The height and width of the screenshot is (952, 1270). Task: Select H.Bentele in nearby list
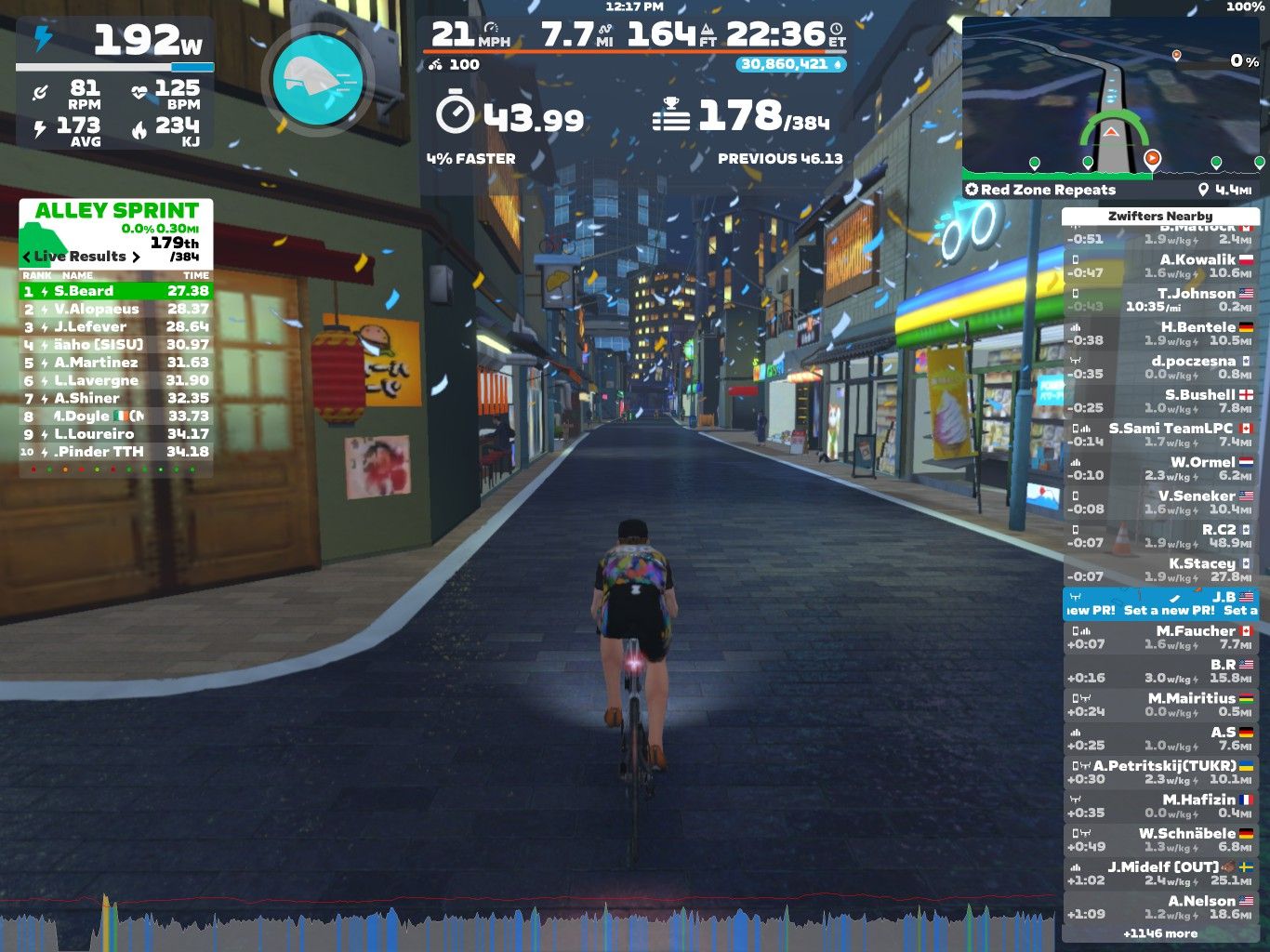tap(1160, 333)
